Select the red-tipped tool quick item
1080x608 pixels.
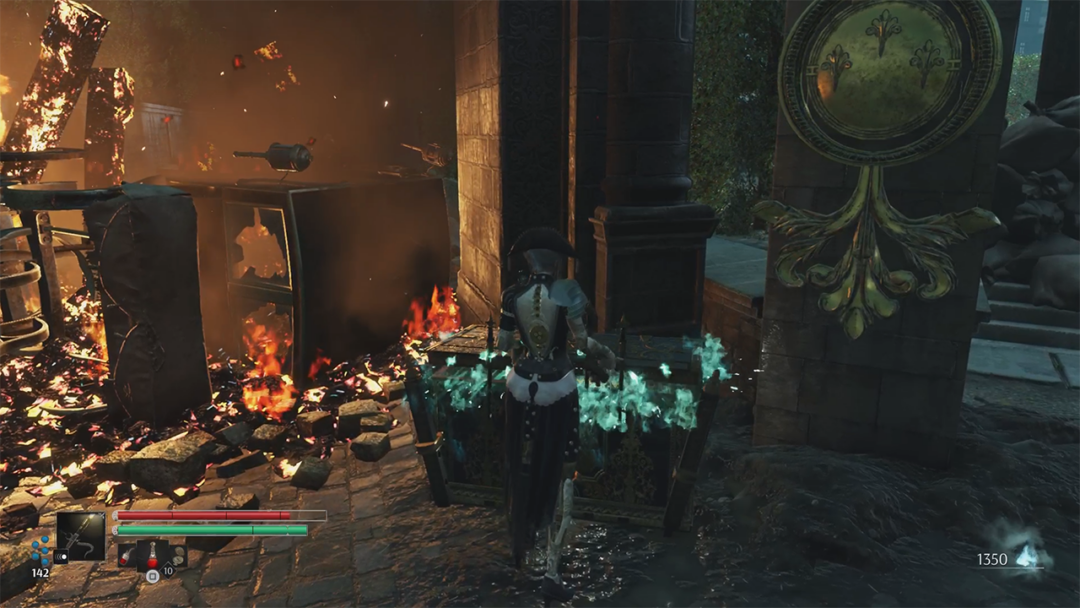[127, 555]
